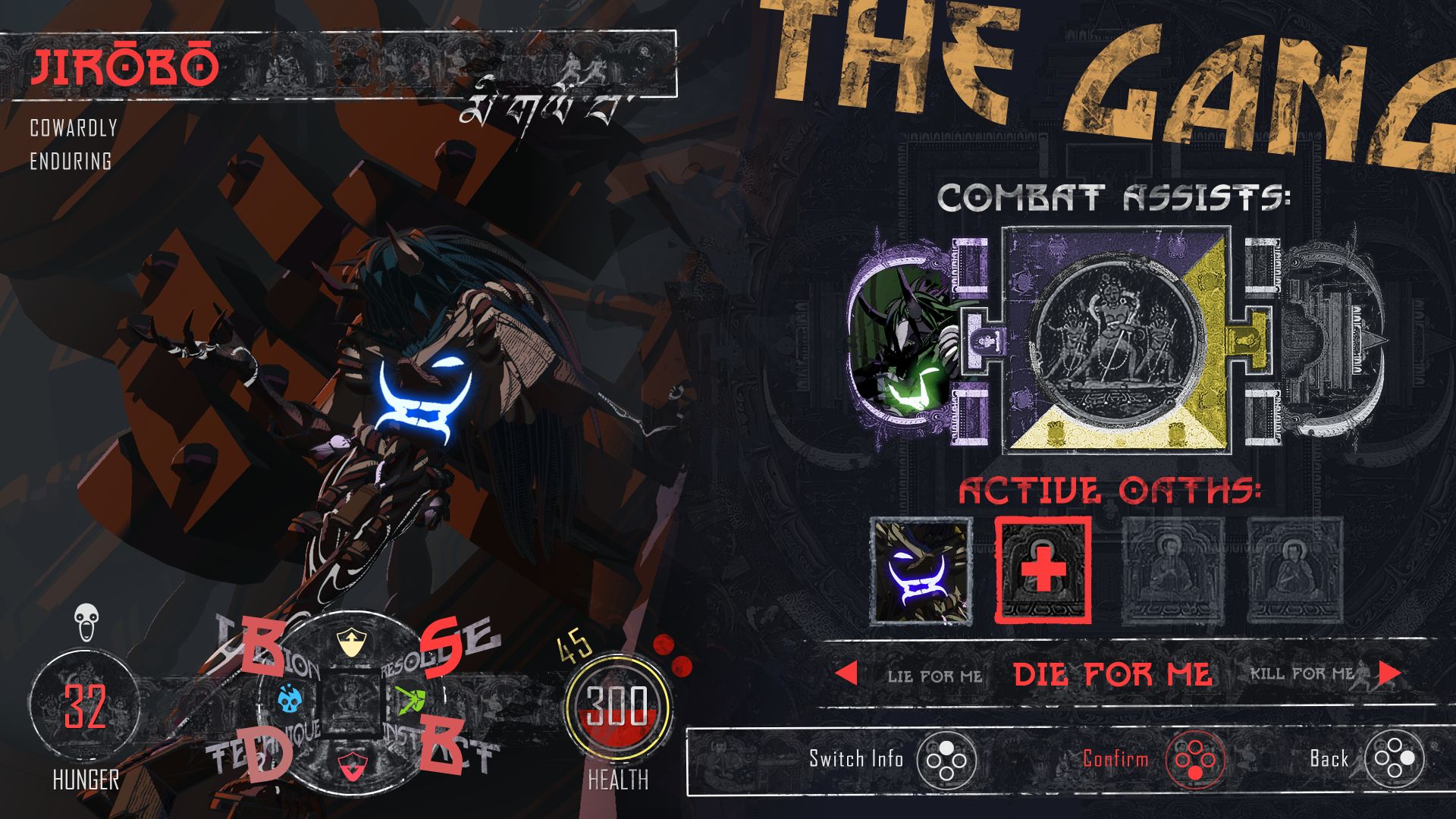Select the yellow shield stat icon
This screenshot has height=819, width=1456.
[351, 643]
